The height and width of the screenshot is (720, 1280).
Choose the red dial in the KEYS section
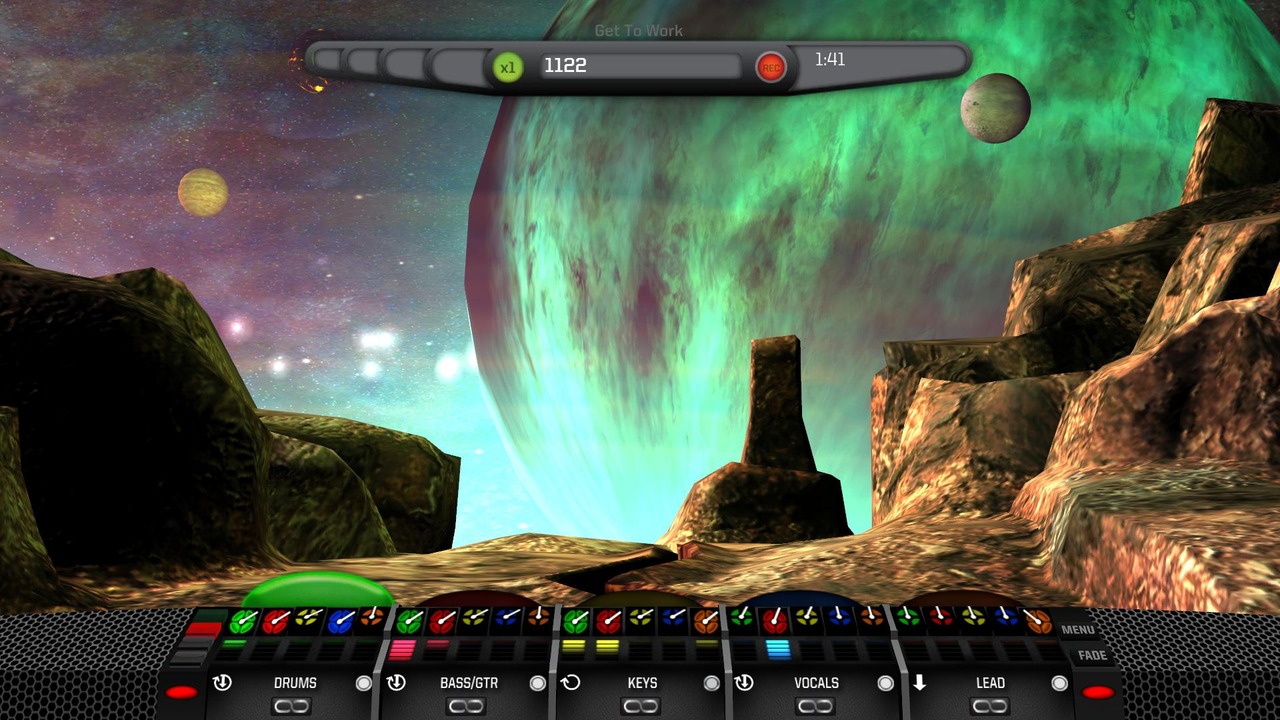point(608,622)
